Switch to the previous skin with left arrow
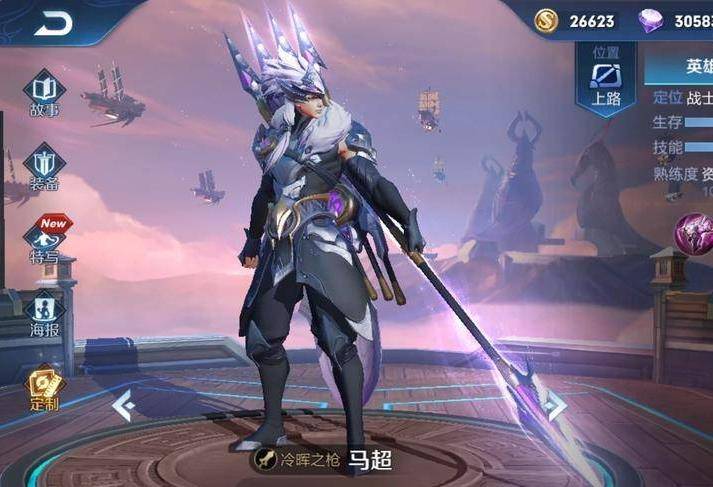The width and height of the screenshot is (713, 487). point(123,405)
